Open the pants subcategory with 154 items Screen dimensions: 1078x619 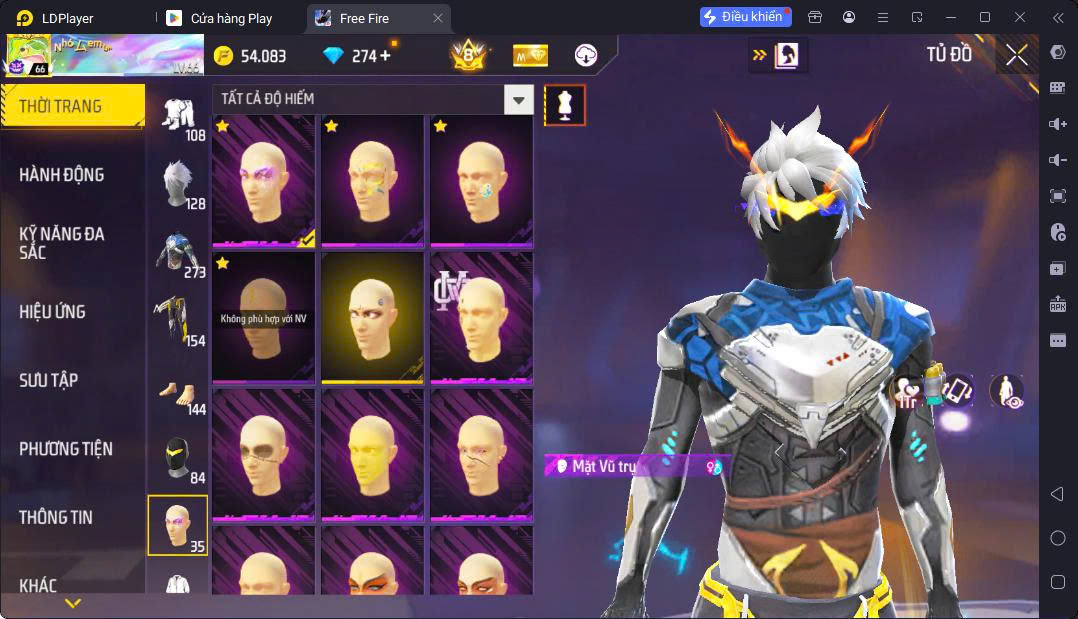click(178, 321)
